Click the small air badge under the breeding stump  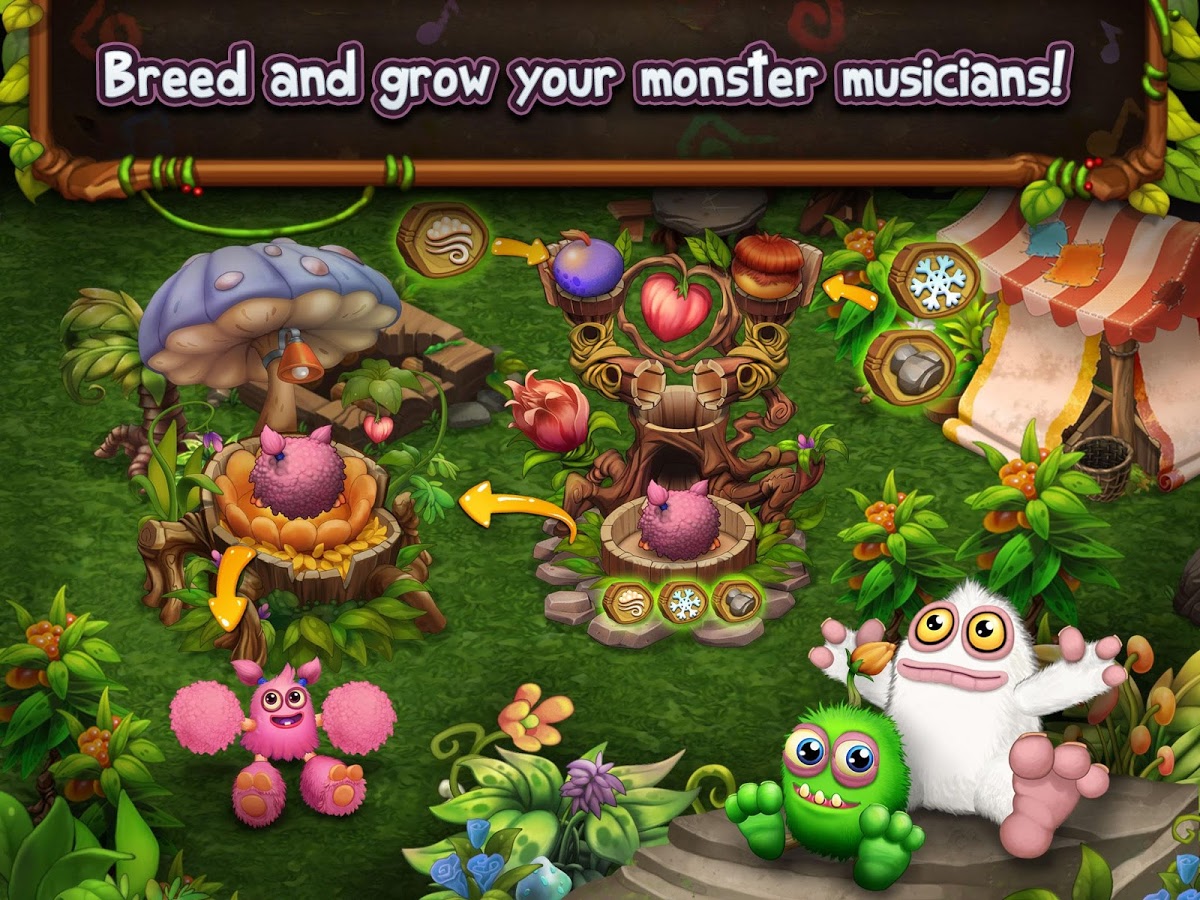click(628, 602)
